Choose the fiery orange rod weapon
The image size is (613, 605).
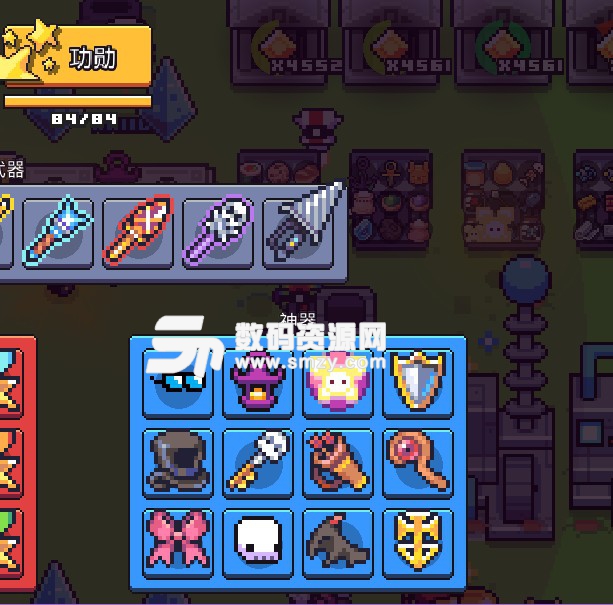coord(139,232)
